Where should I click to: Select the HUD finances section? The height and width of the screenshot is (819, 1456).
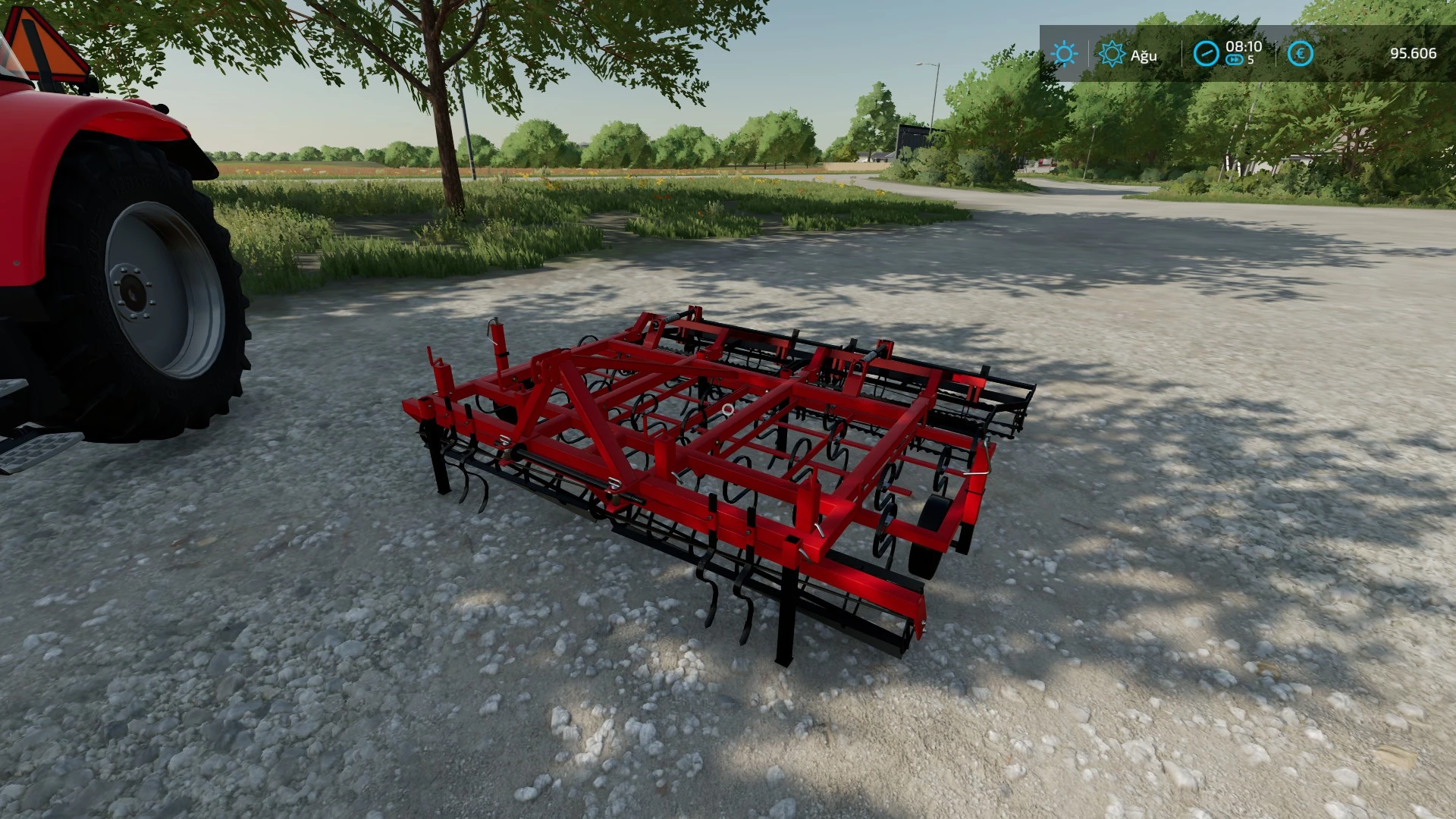[x=1357, y=53]
